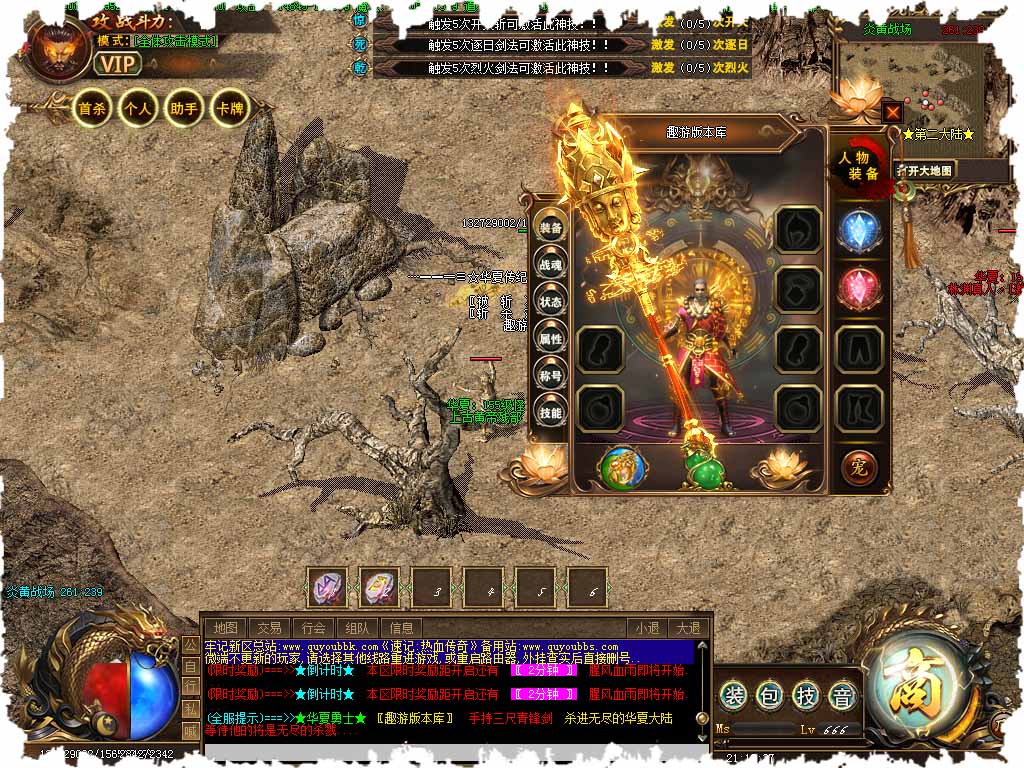Select the red crystal gem slot
The height and width of the screenshot is (768, 1024).
858,288
